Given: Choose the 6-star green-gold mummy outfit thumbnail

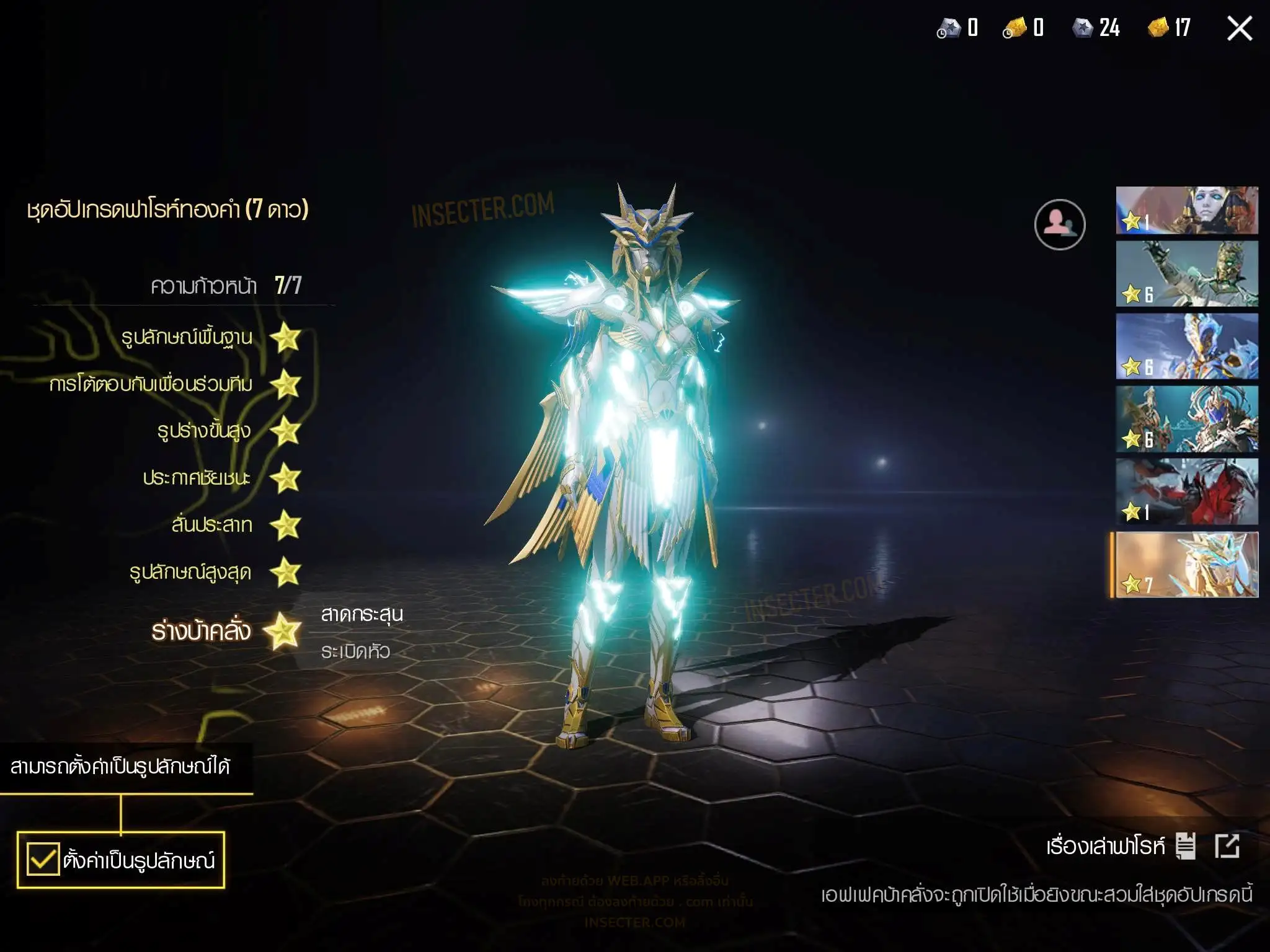Looking at the screenshot, I should [x=1186, y=274].
